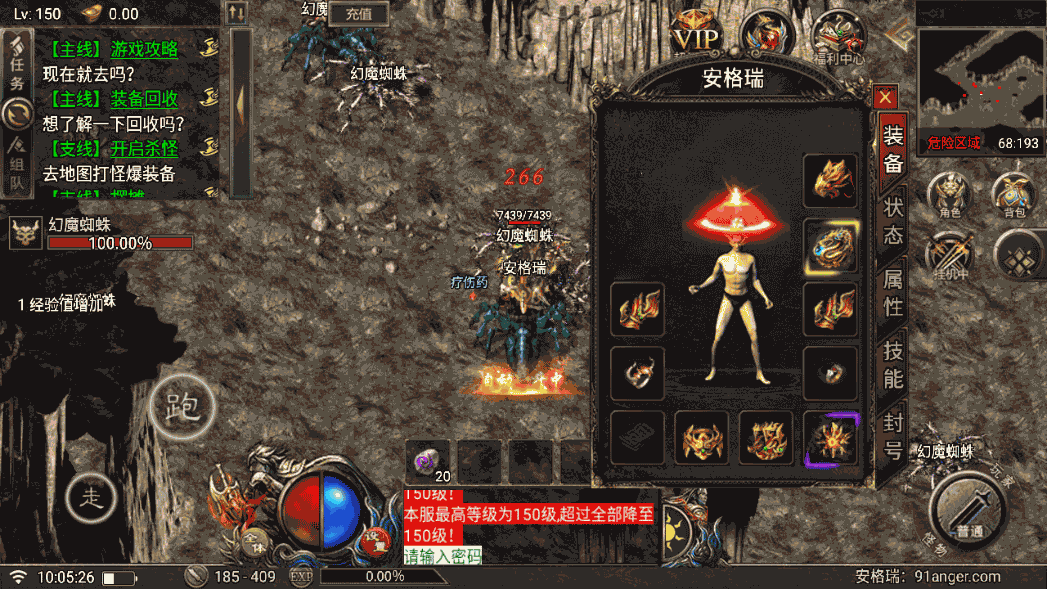The image size is (1047, 589).
Task: Show the 技能 skills tab
Action: 892,364
